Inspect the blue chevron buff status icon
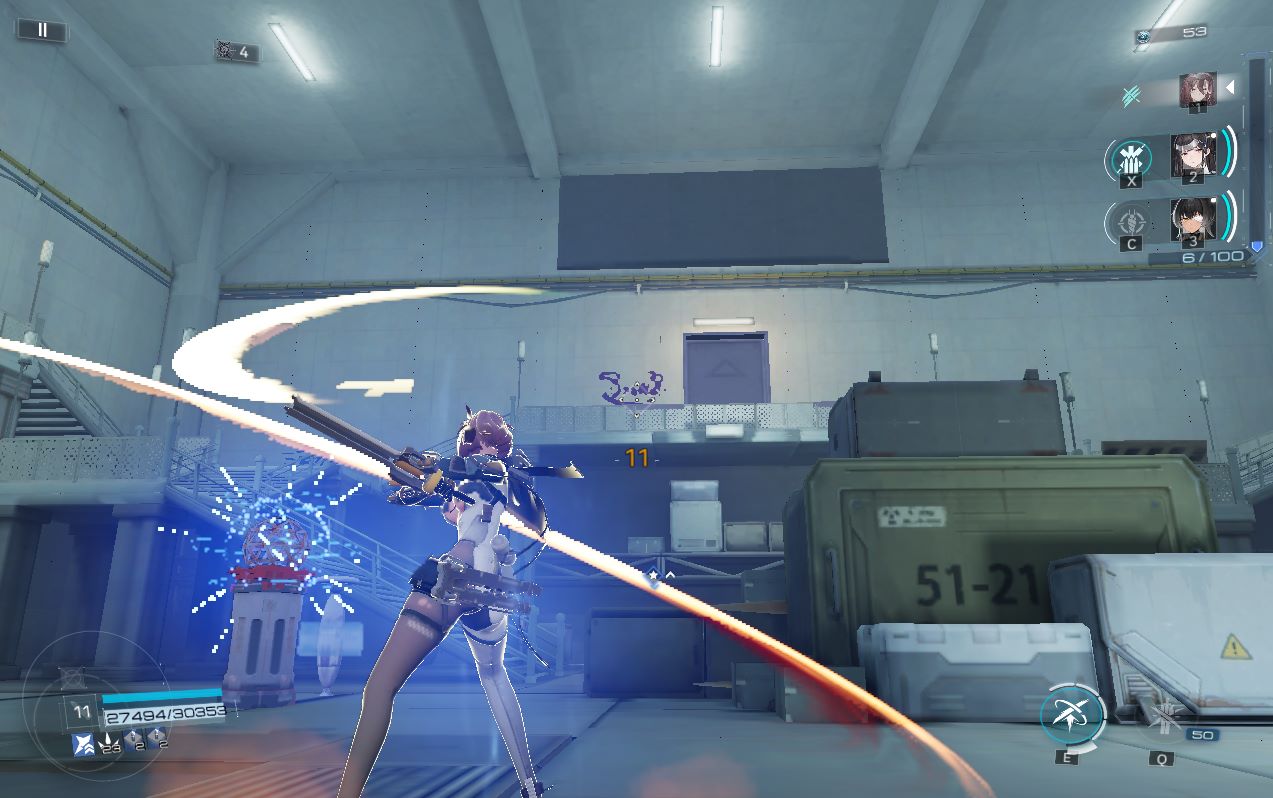The width and height of the screenshot is (1273, 798). tap(82, 744)
